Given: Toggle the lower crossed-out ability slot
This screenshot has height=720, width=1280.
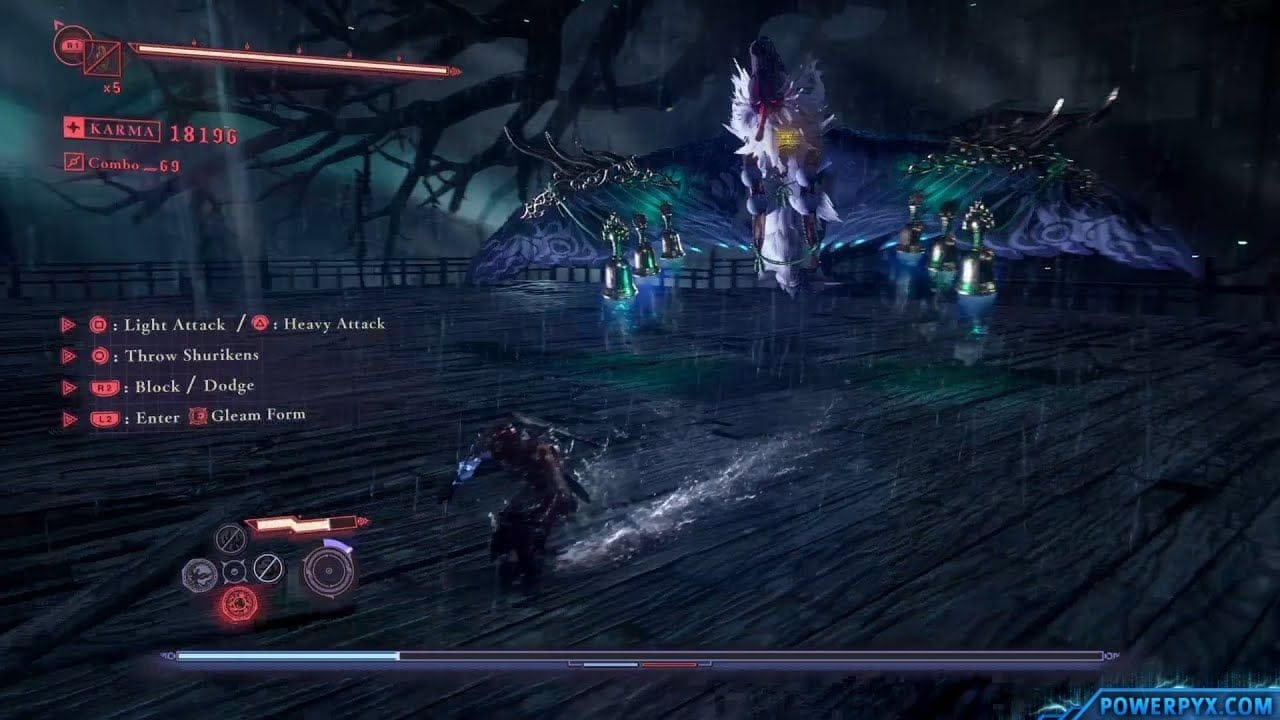Looking at the screenshot, I should pyautogui.click(x=269, y=570).
